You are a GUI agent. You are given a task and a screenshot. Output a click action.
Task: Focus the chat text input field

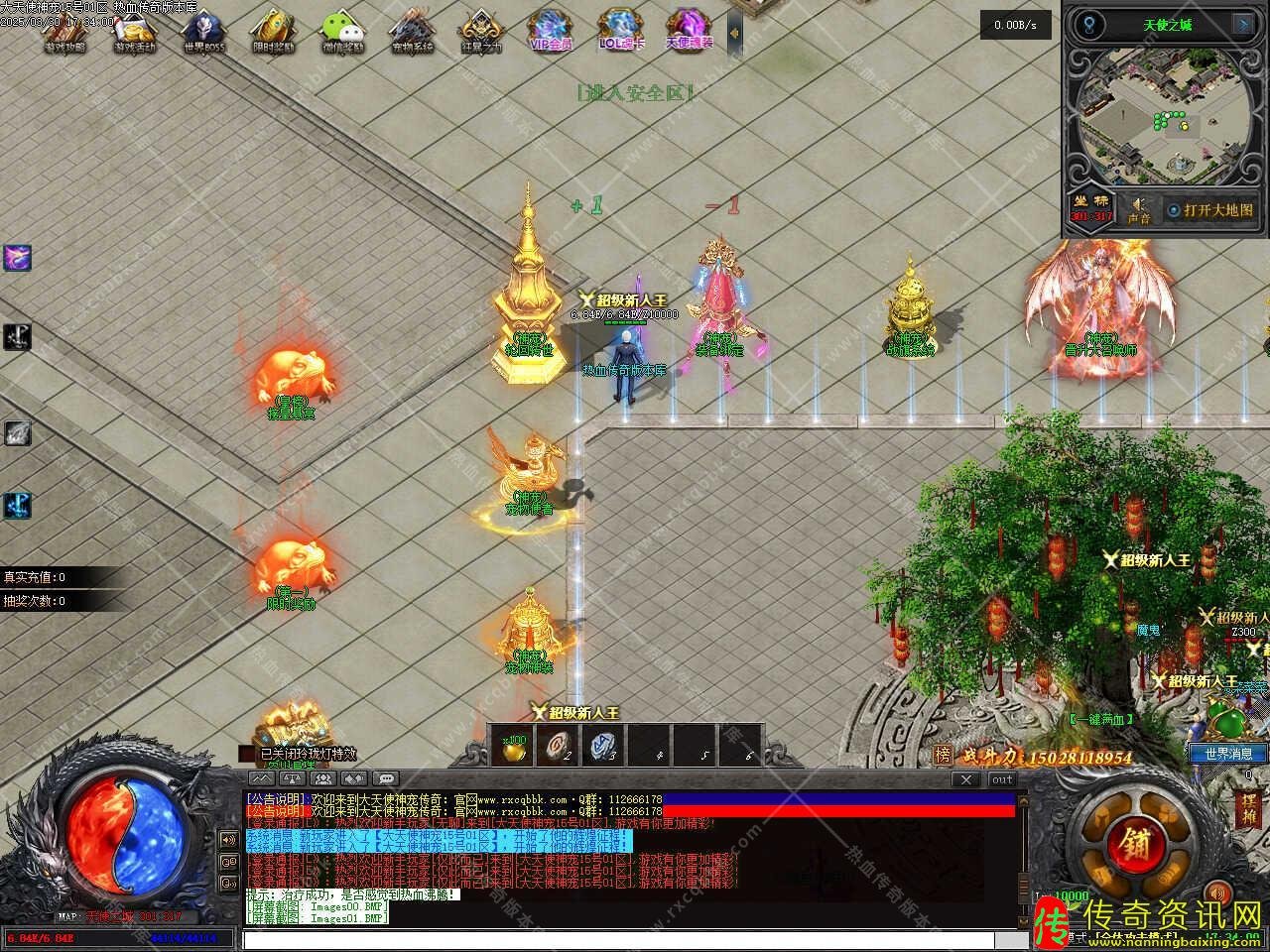(635, 939)
